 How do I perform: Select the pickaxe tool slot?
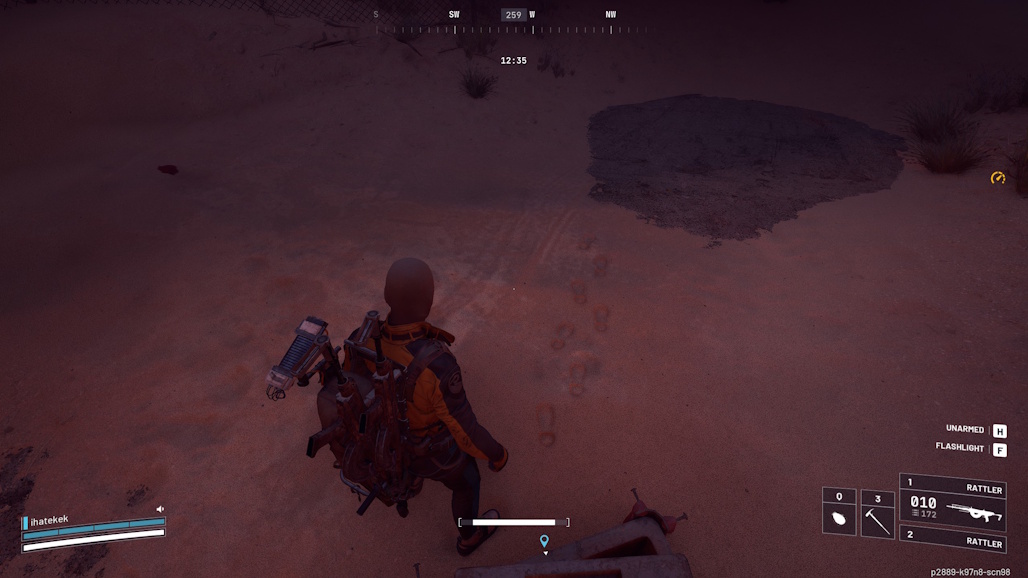coord(877,513)
